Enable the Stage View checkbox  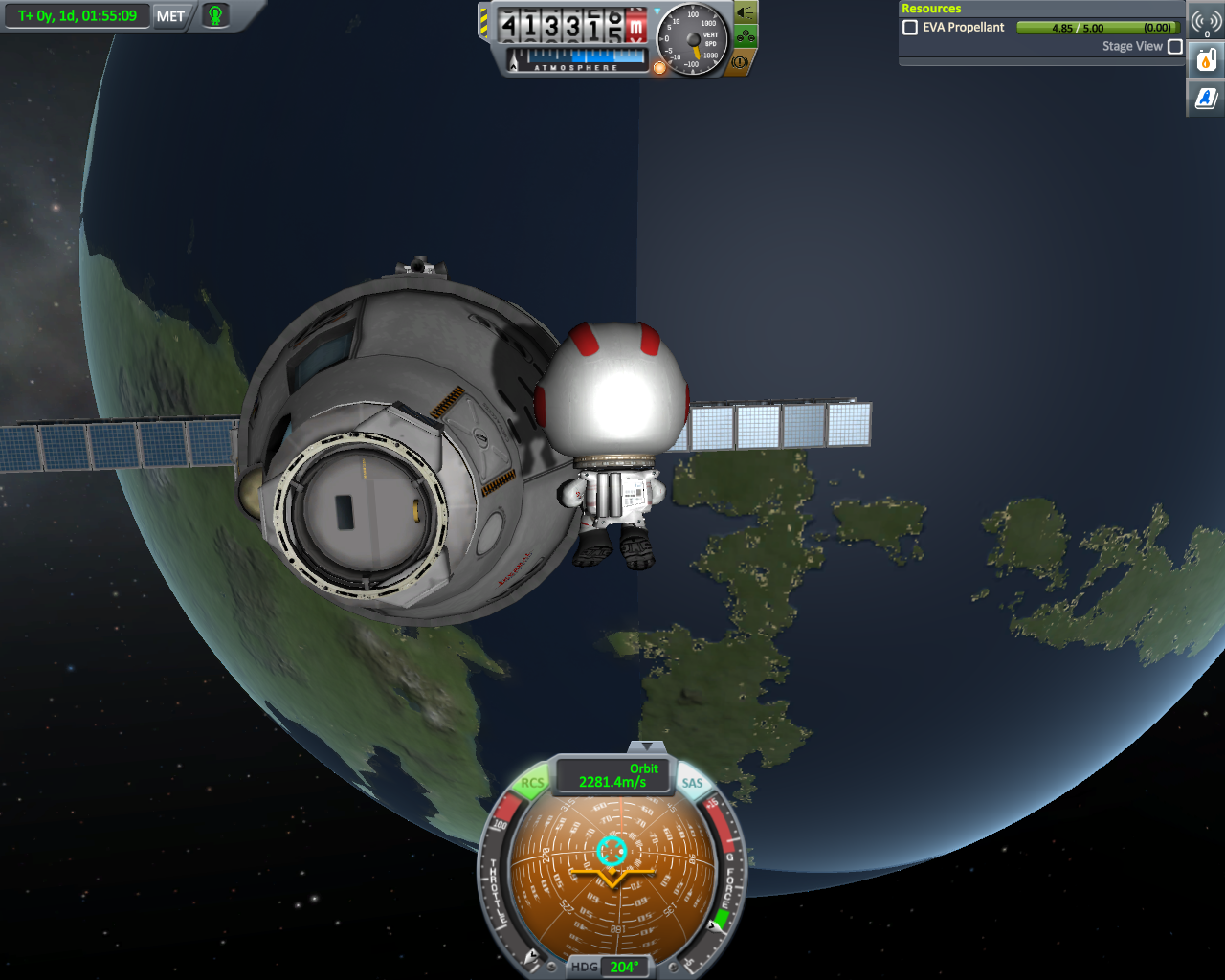(1175, 46)
